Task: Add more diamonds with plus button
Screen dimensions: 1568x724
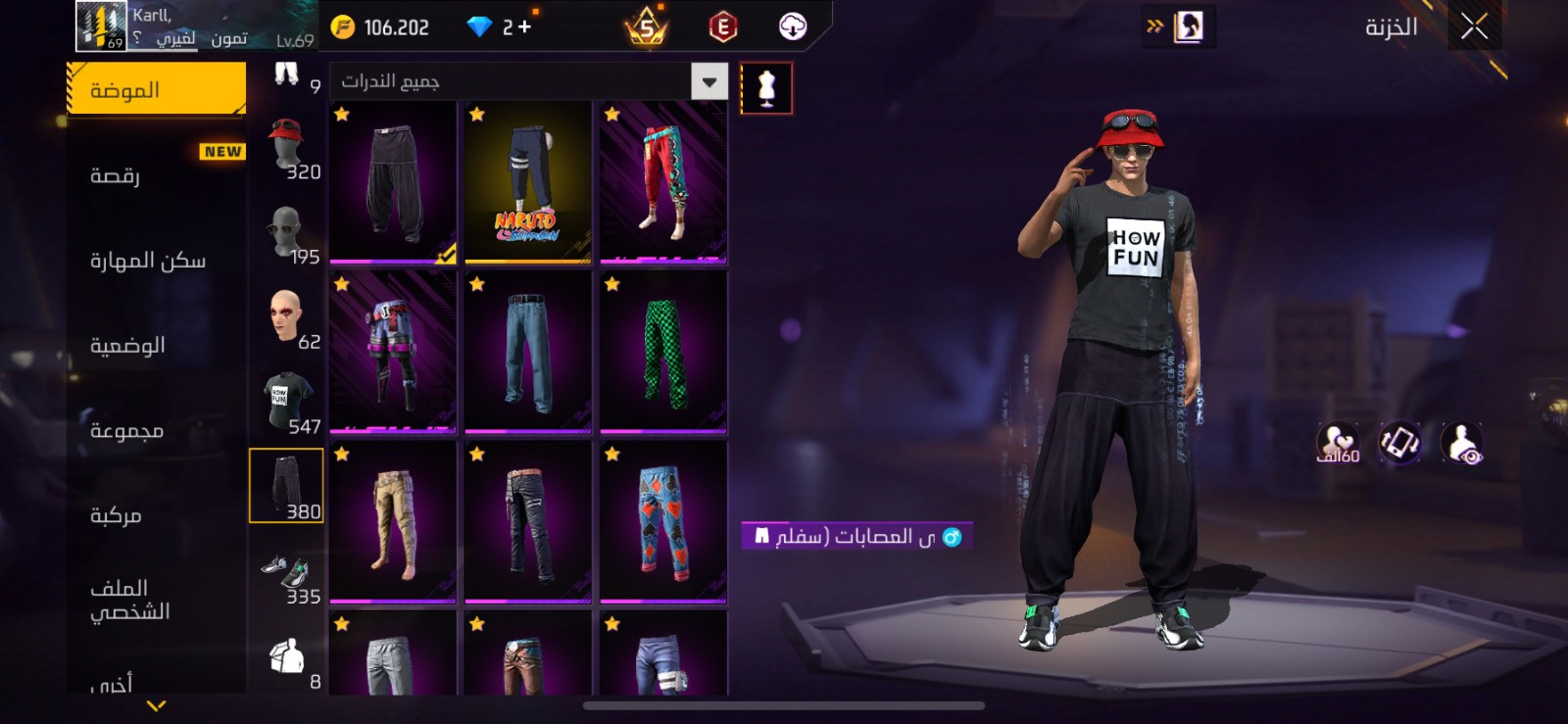Action: coord(525,27)
